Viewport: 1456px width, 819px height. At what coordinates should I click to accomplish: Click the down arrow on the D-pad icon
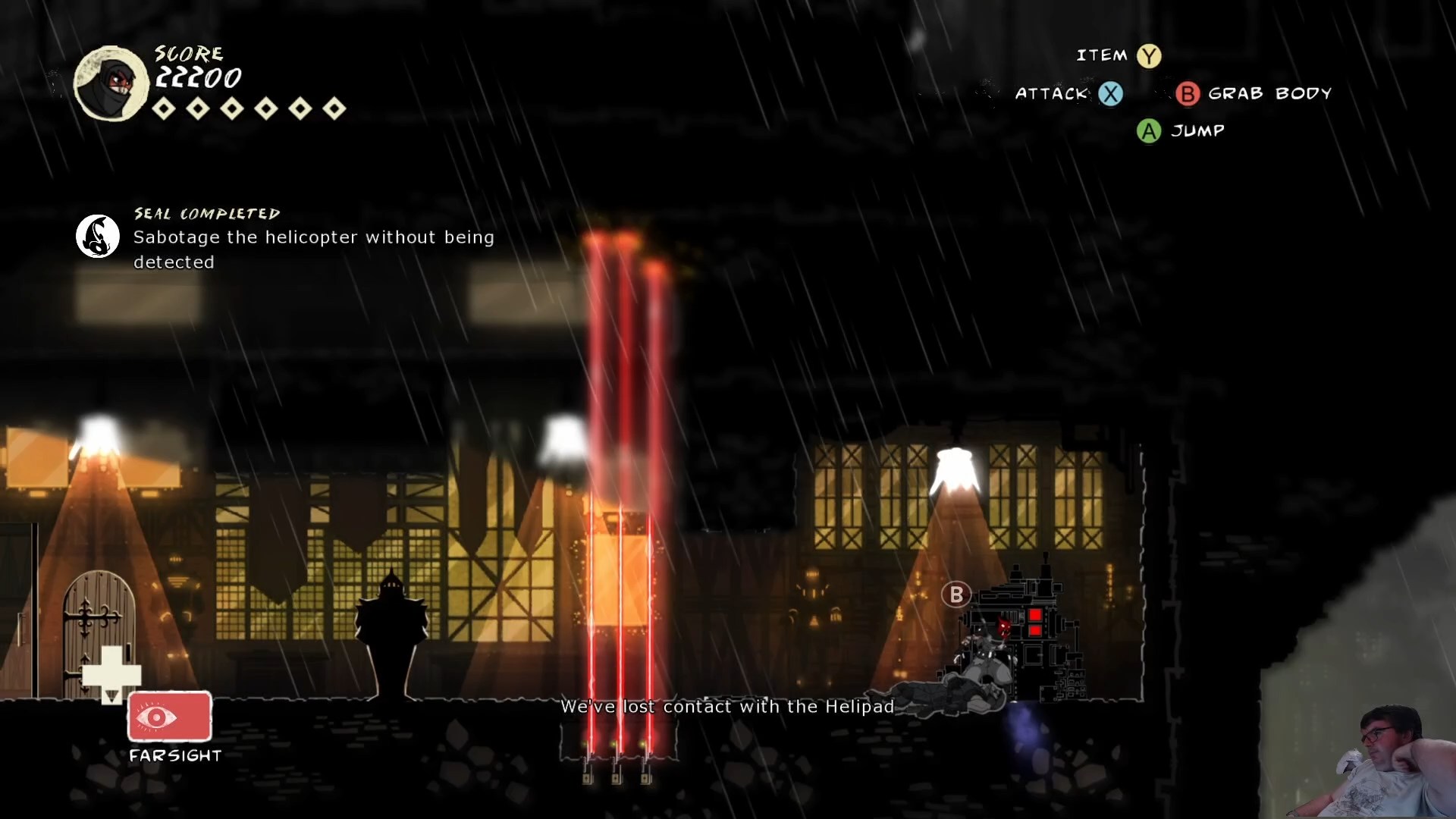pyautogui.click(x=114, y=694)
